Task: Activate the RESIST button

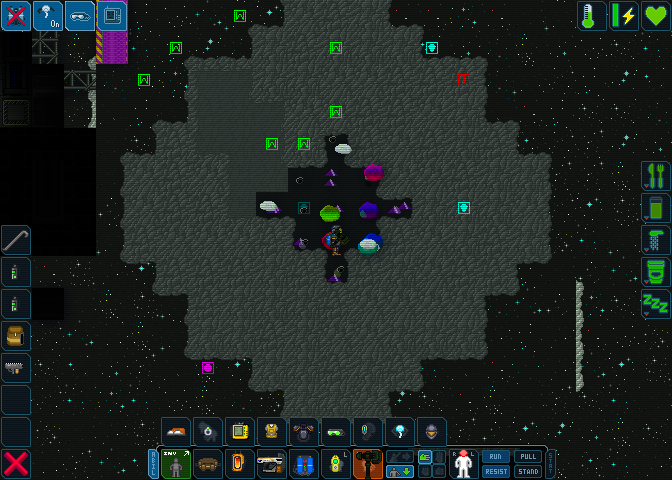Action: coord(496,471)
